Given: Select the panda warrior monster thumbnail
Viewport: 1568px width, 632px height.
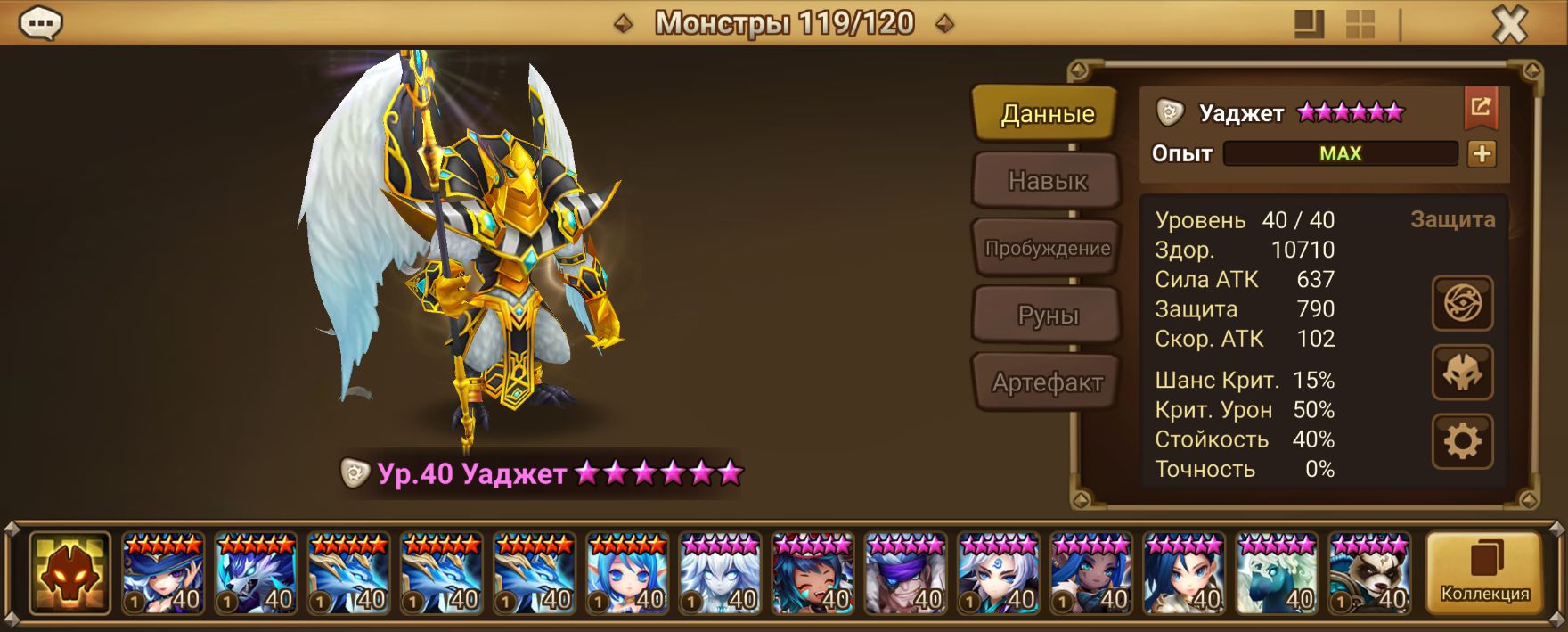Looking at the screenshot, I should point(1369,574).
